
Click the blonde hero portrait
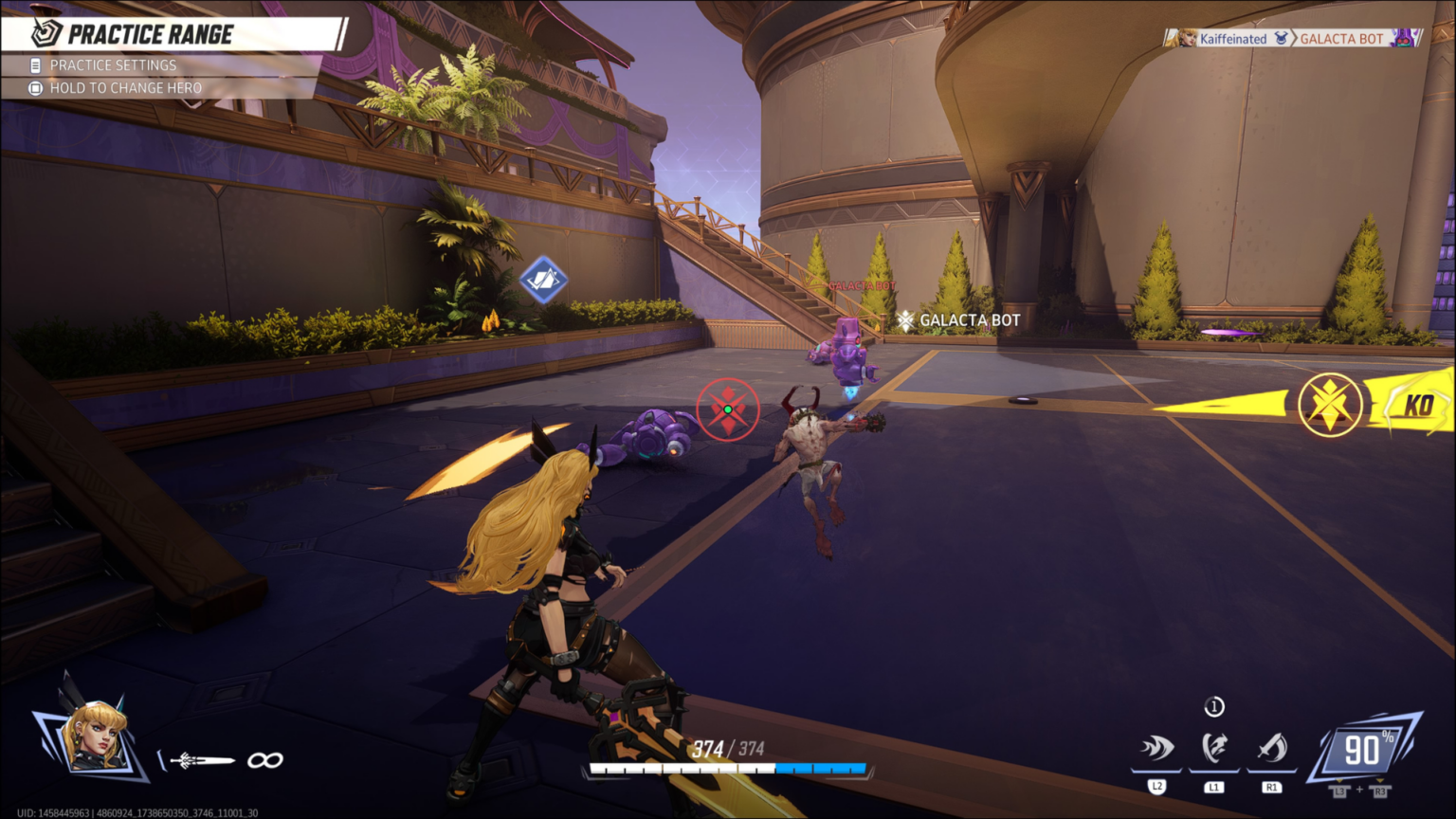pyautogui.click(x=93, y=737)
